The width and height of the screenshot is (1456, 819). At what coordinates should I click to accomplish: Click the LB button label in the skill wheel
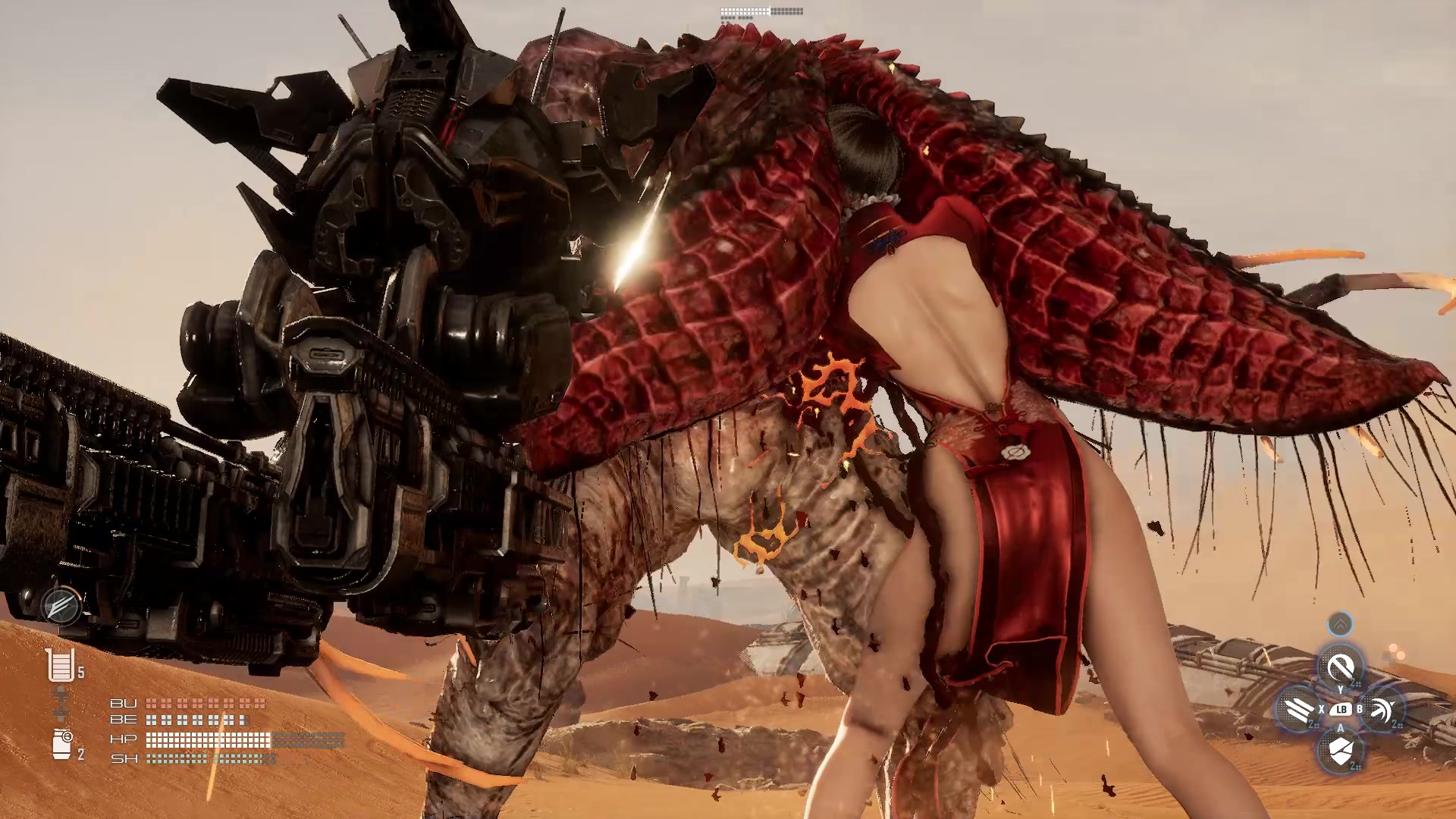1341,709
